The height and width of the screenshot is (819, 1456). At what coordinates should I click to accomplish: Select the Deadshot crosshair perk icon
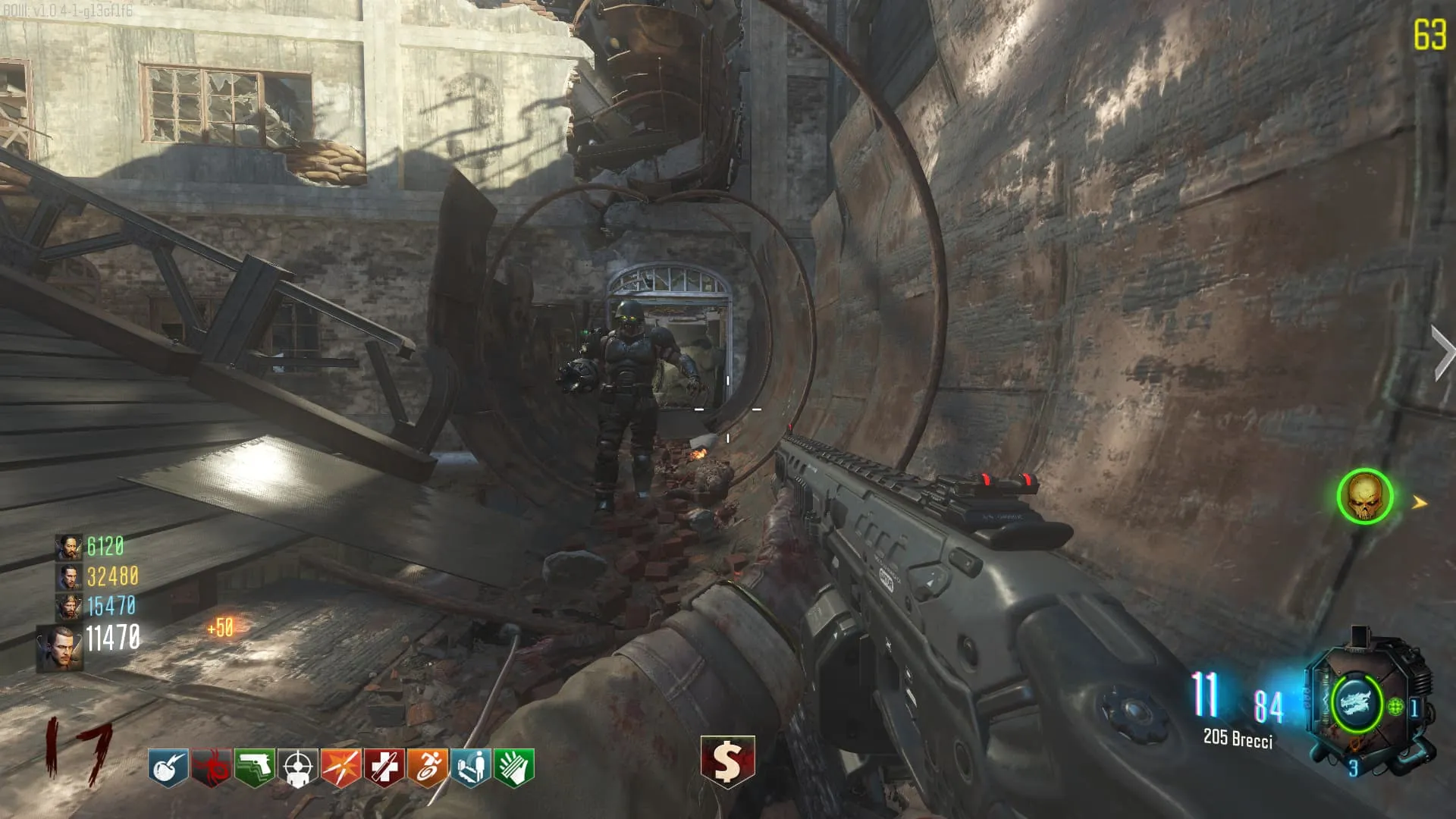(298, 767)
